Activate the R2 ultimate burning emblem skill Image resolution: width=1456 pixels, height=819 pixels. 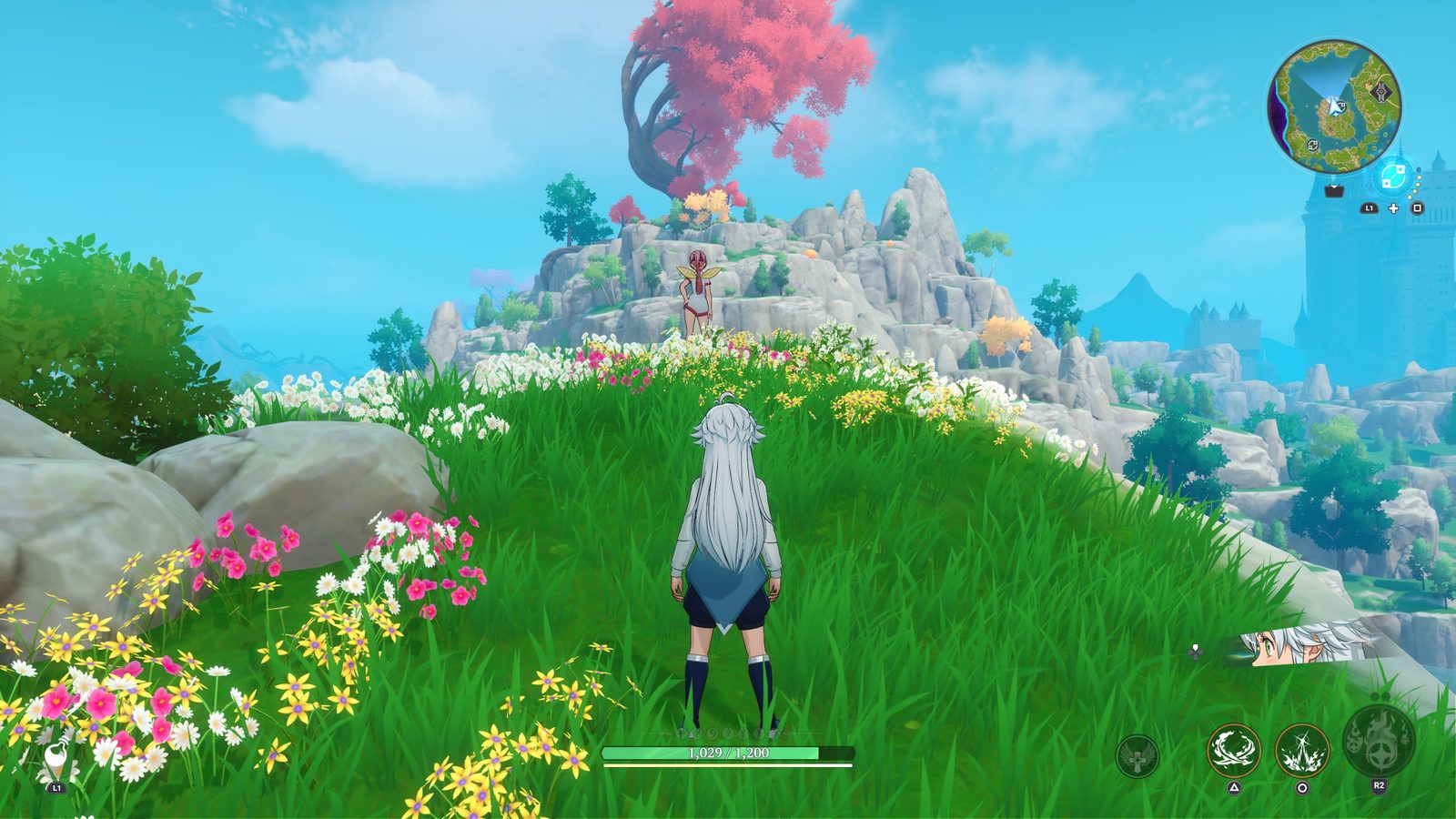[x=1379, y=744]
